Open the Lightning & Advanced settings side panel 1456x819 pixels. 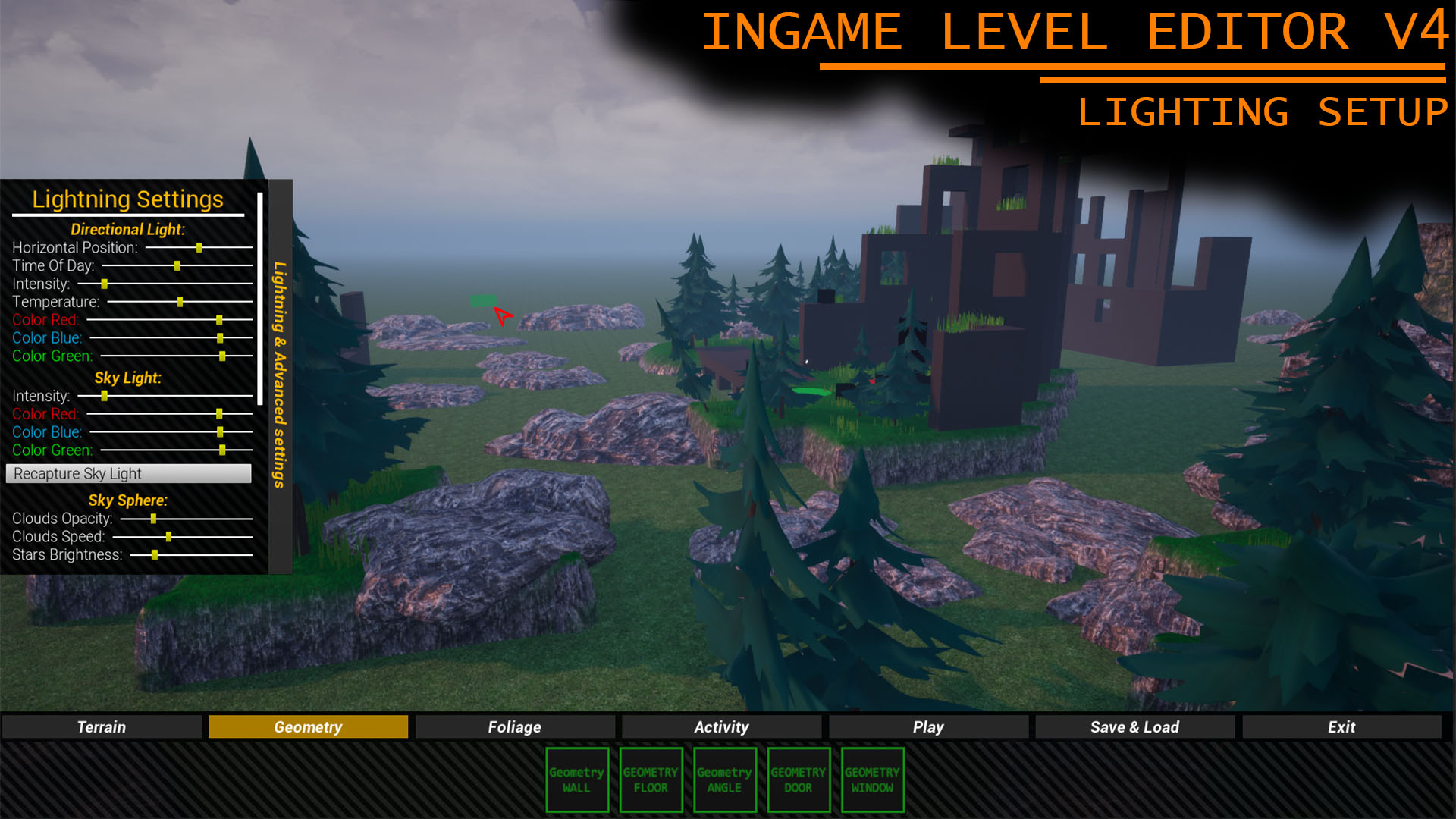pyautogui.click(x=278, y=372)
